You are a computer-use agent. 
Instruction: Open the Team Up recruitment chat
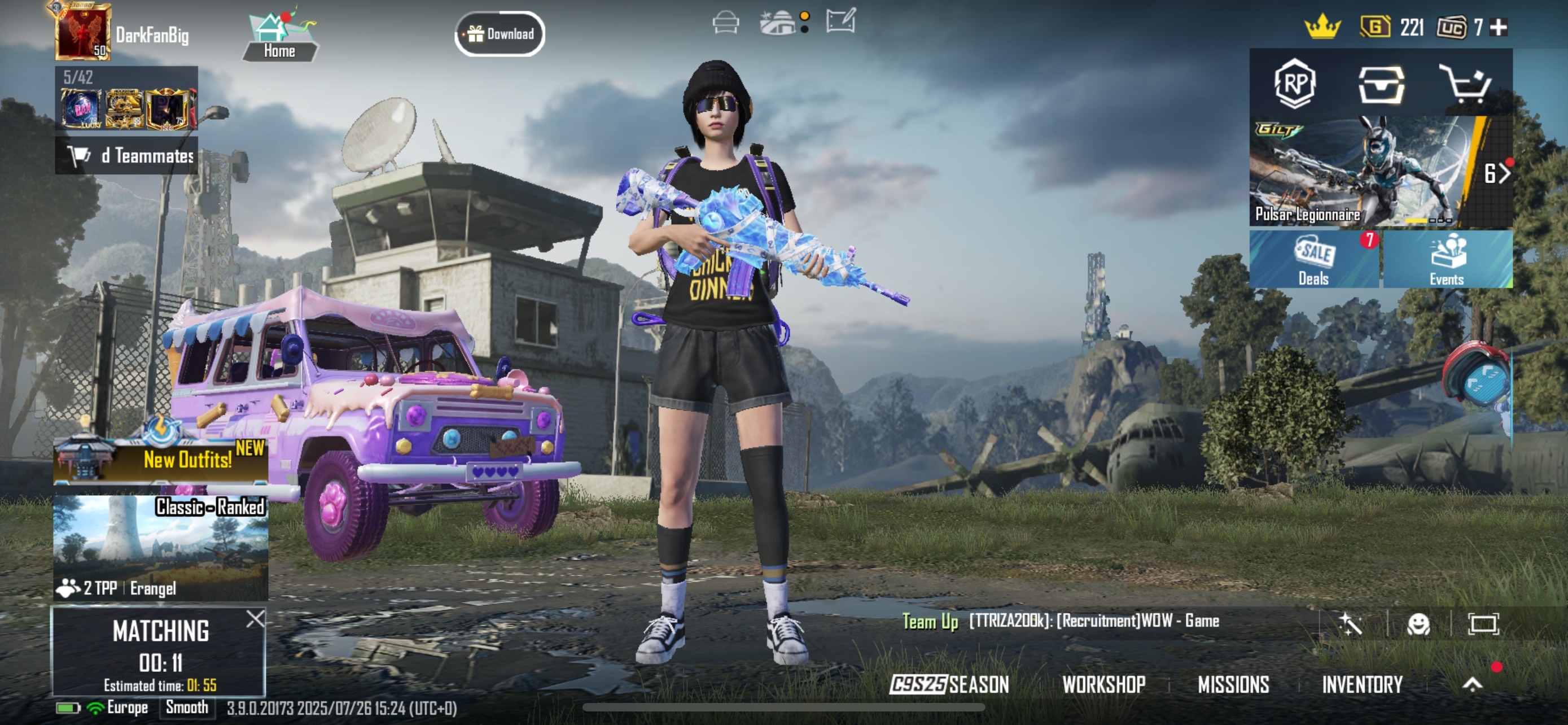pyautogui.click(x=1060, y=622)
